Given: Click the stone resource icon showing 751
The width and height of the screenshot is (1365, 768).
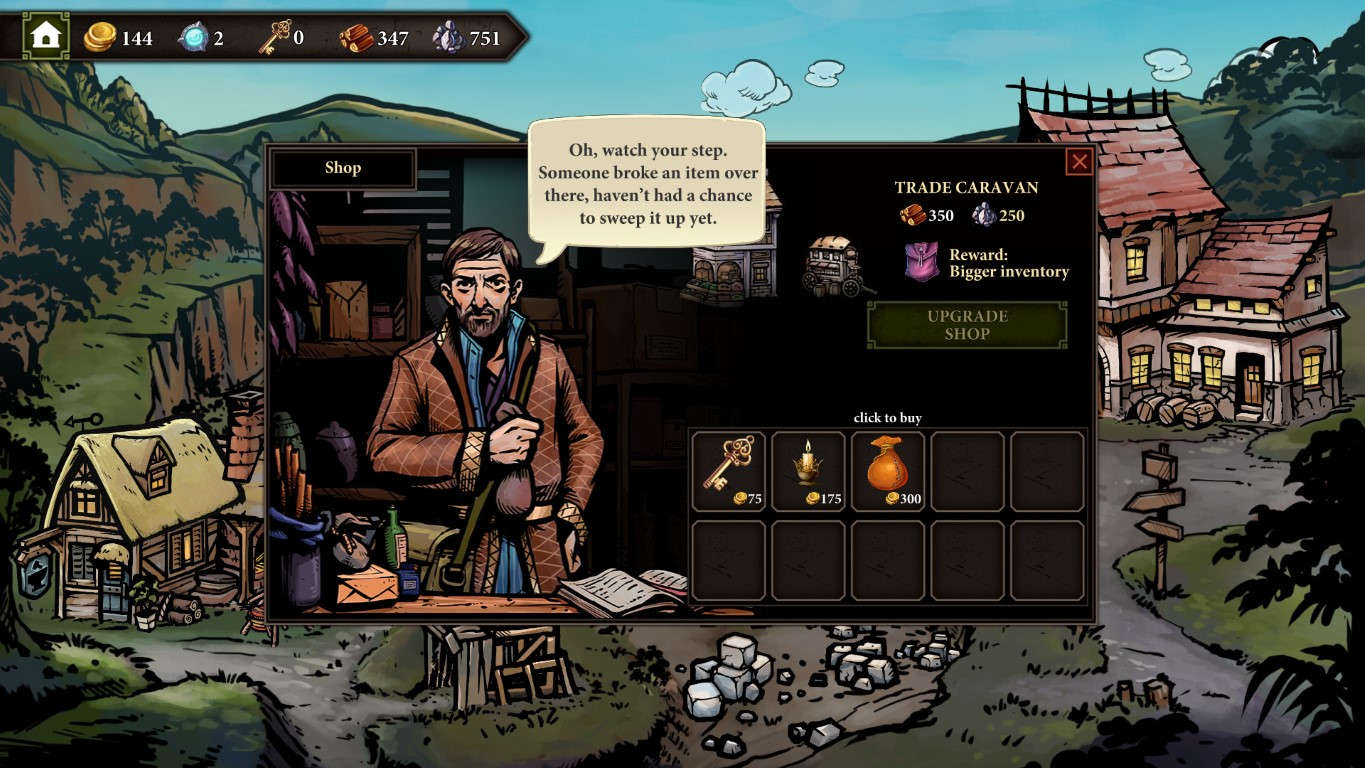Looking at the screenshot, I should [452, 36].
